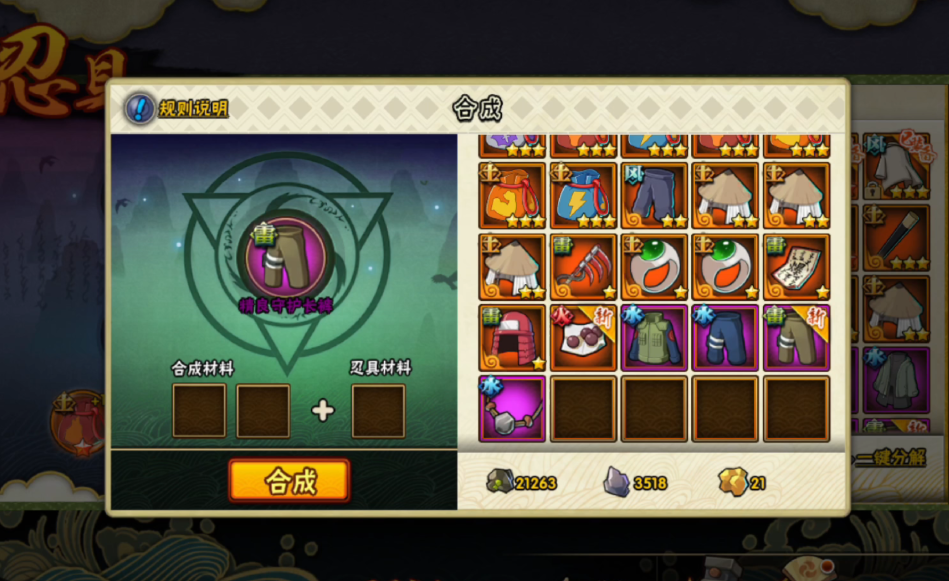Select the new fire-element dango item
Viewport: 949px width, 581px height.
[x=583, y=338]
